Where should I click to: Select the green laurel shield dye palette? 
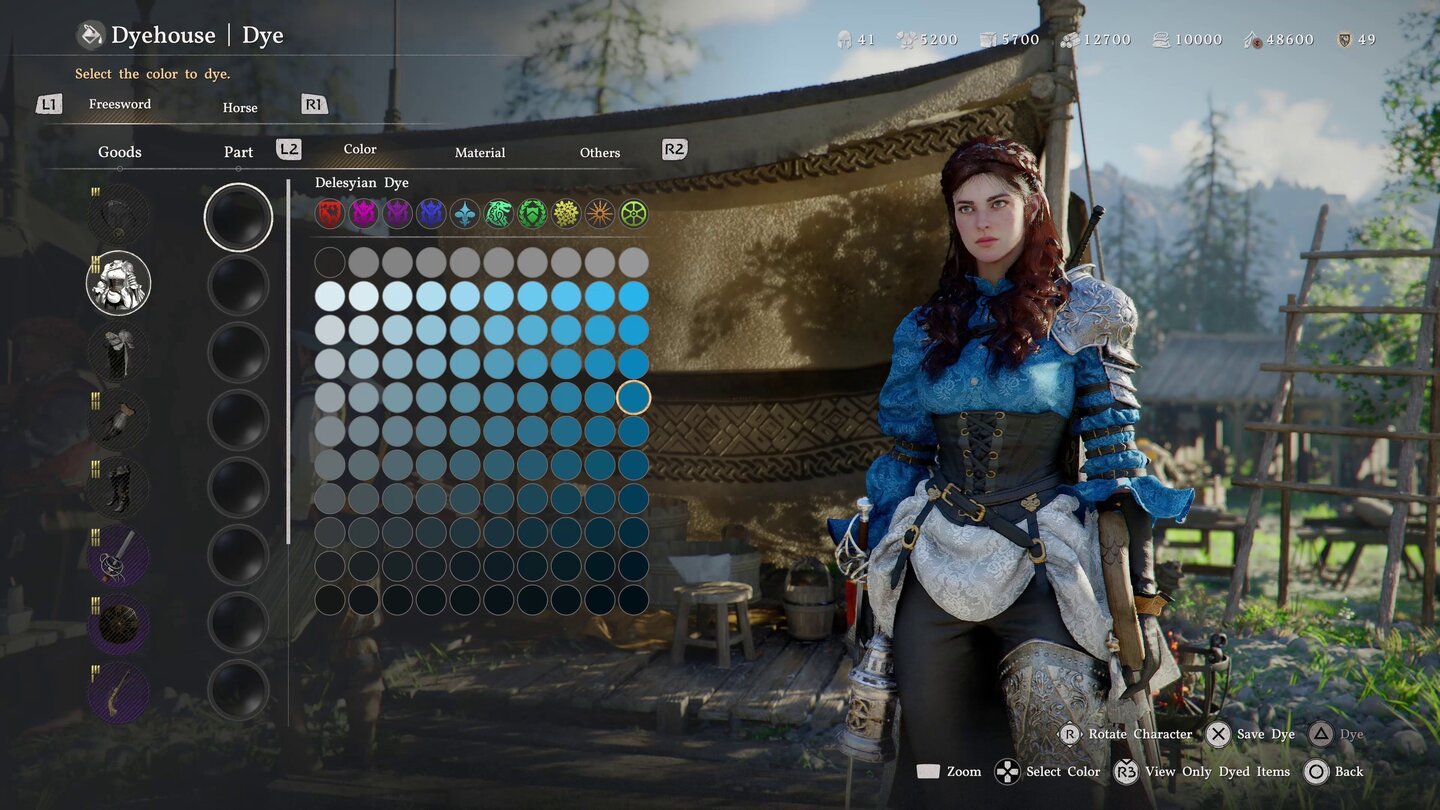(x=533, y=213)
